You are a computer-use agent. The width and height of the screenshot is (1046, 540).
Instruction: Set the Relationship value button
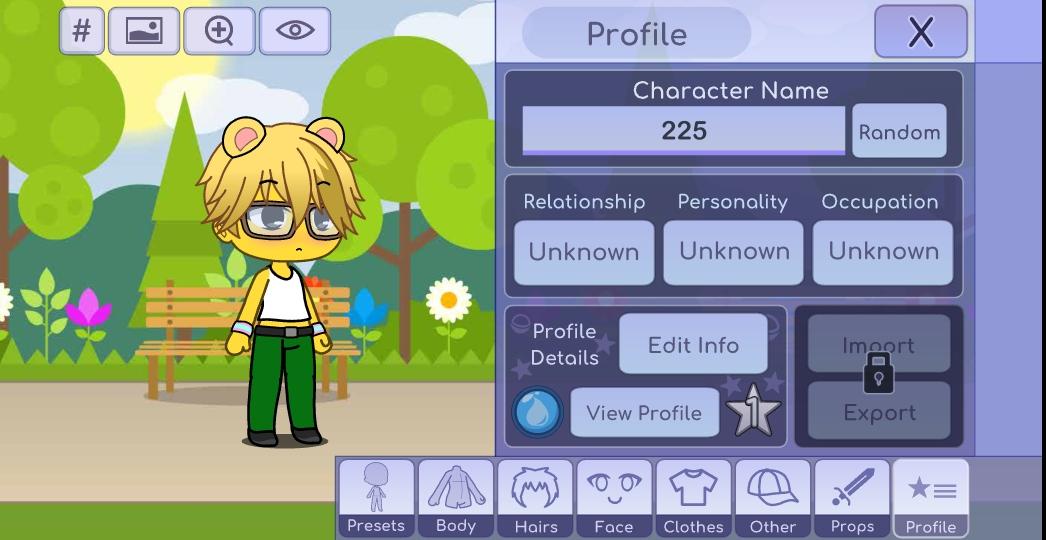pos(584,252)
